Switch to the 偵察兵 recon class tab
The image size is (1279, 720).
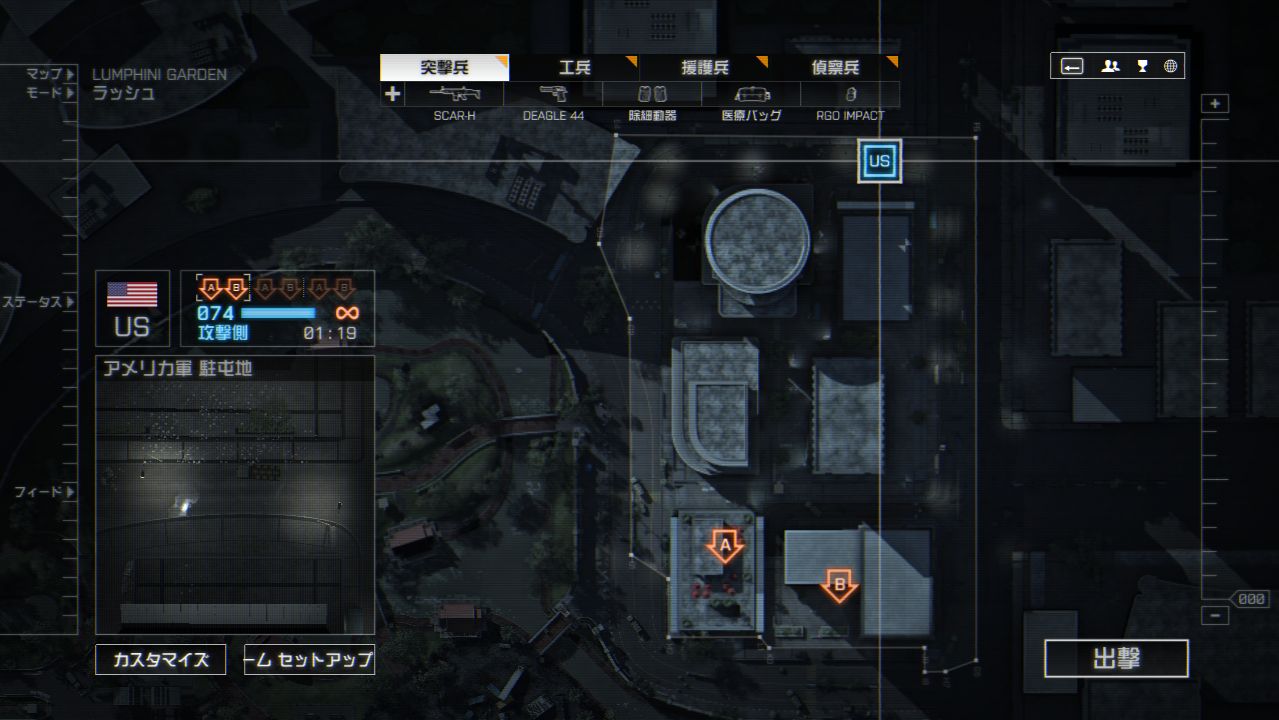click(835, 68)
